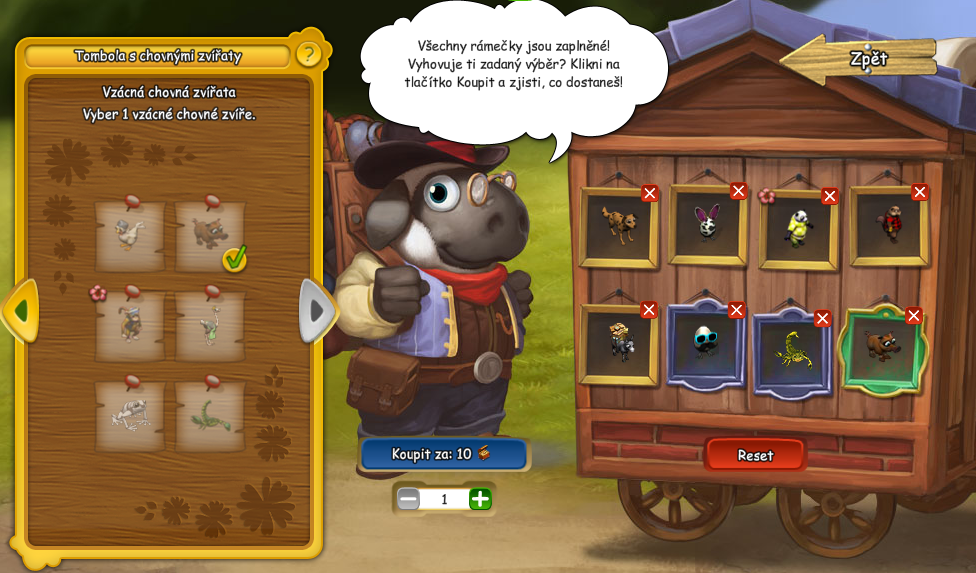
Task: Remove the bunny-eared egg from its frame
Action: [738, 191]
